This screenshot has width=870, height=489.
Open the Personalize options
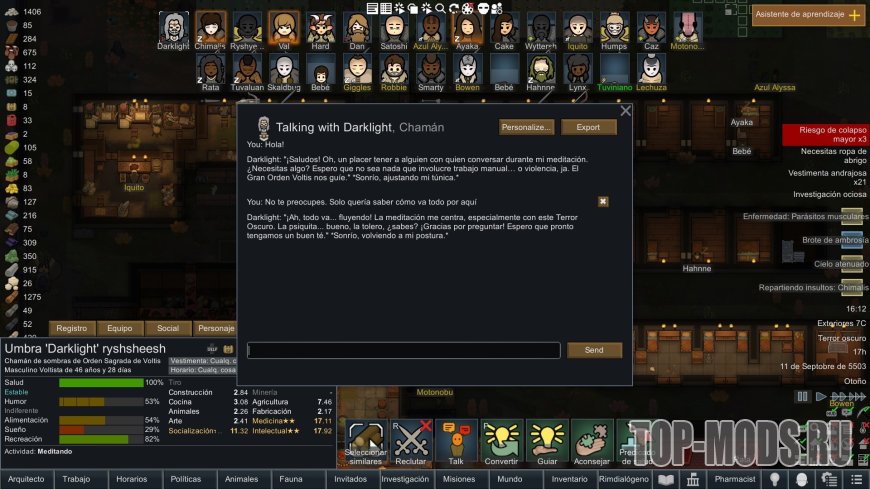[x=526, y=127]
